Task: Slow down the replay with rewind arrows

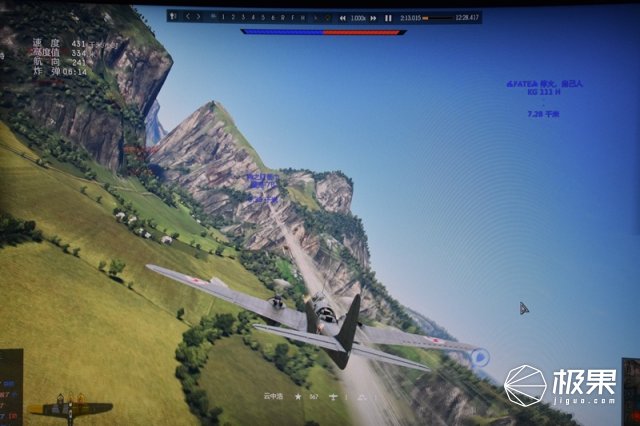Action: (344, 18)
